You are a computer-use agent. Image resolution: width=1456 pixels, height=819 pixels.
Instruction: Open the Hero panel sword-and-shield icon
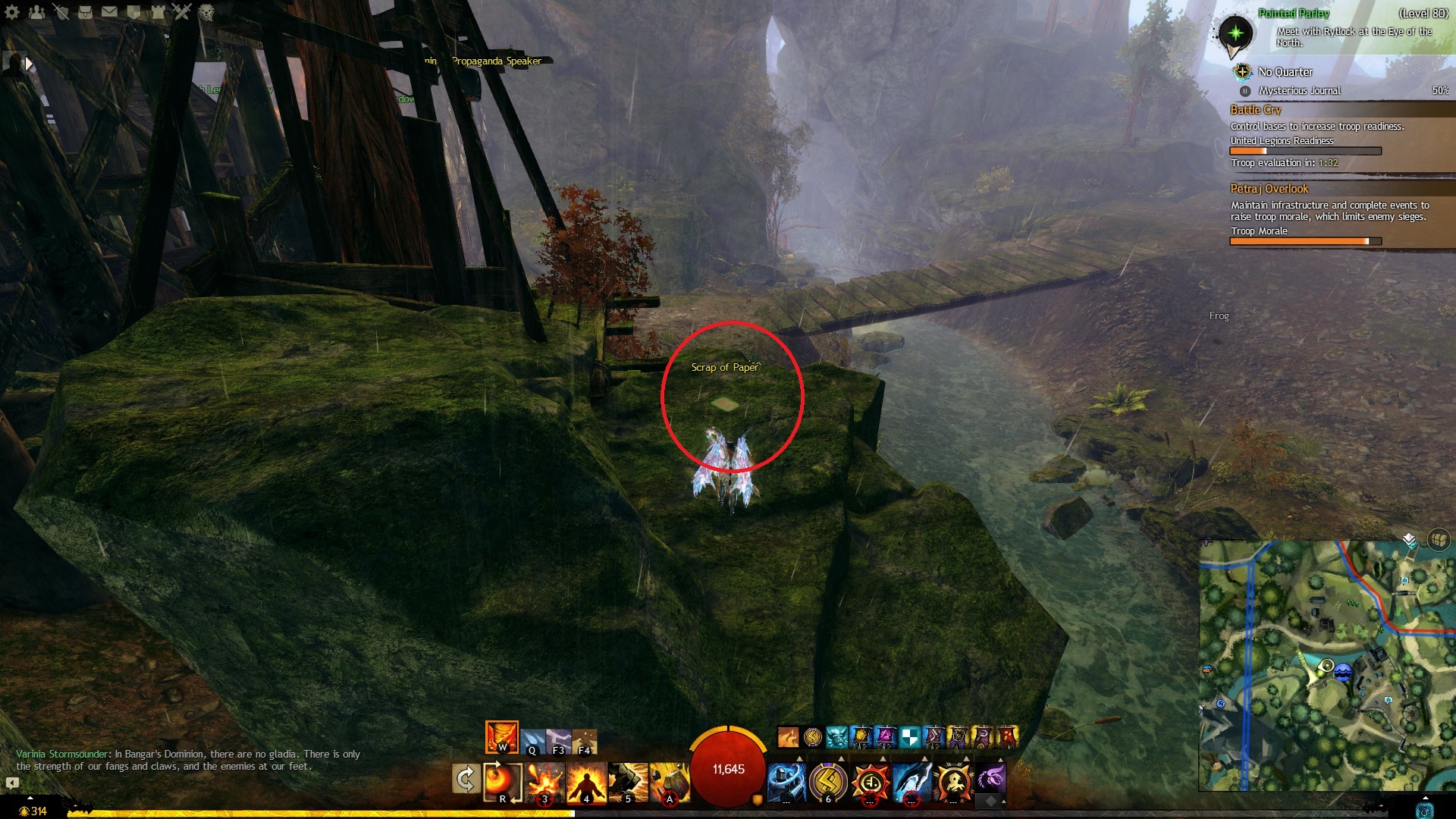point(61,12)
